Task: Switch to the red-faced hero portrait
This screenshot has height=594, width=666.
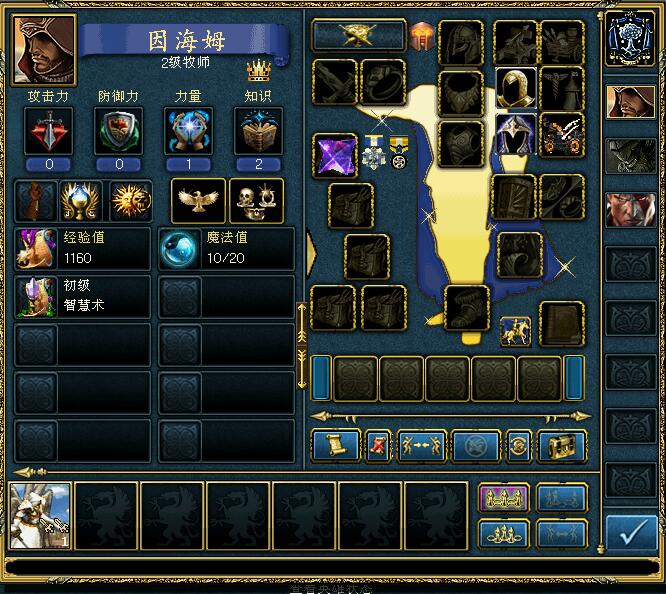Action: (631, 209)
